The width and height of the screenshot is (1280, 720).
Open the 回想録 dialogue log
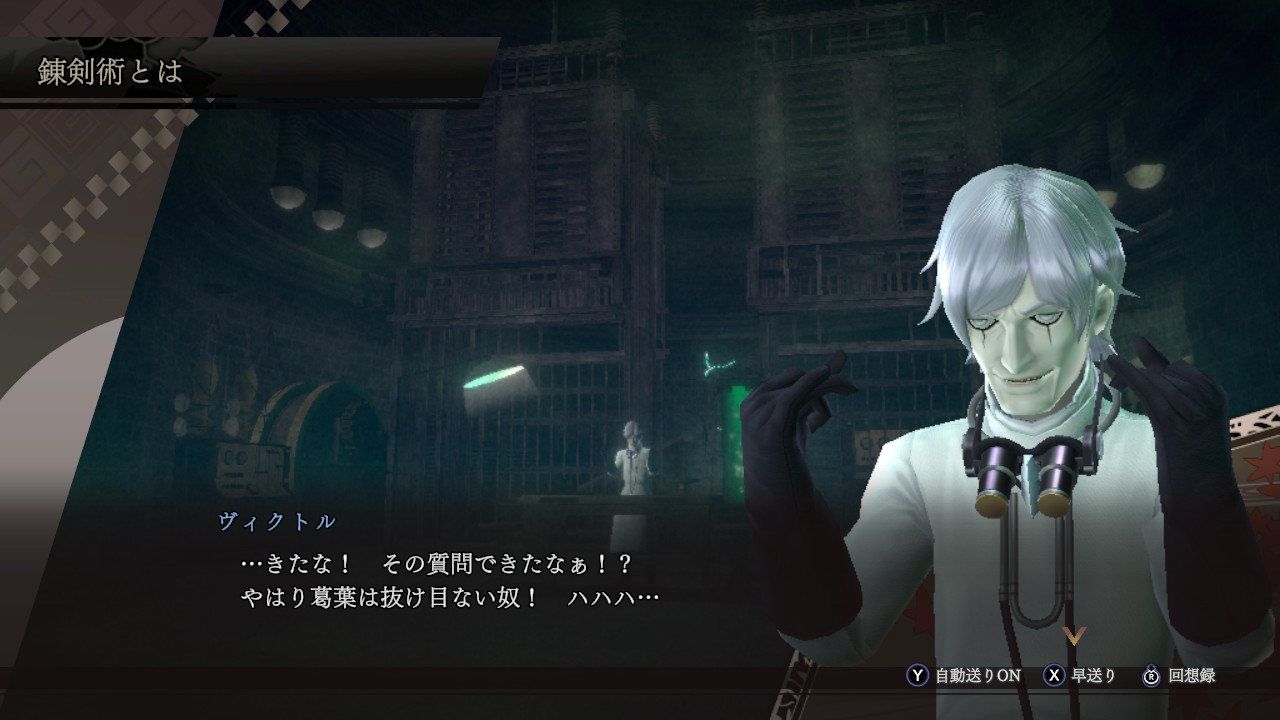pos(1180,676)
